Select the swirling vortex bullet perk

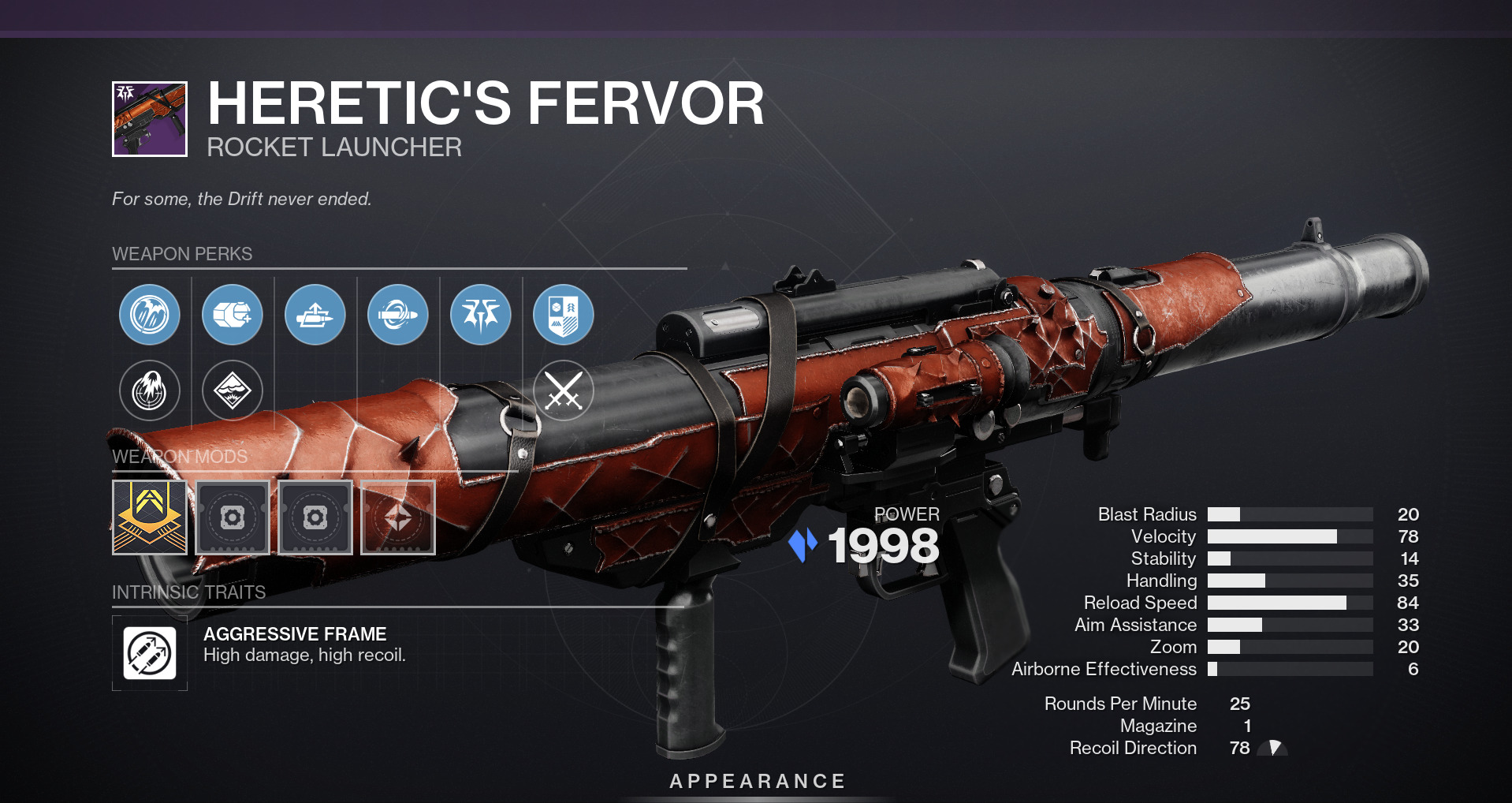[x=398, y=315]
